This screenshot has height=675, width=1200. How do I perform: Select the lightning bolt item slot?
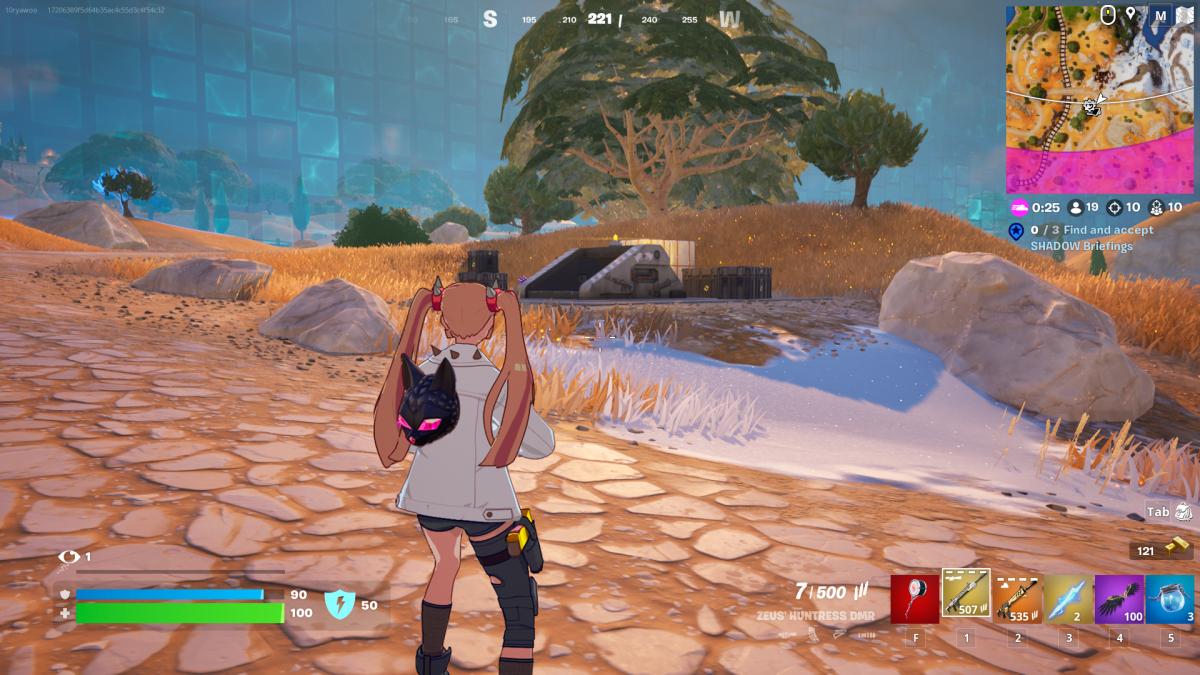click(x=1068, y=598)
